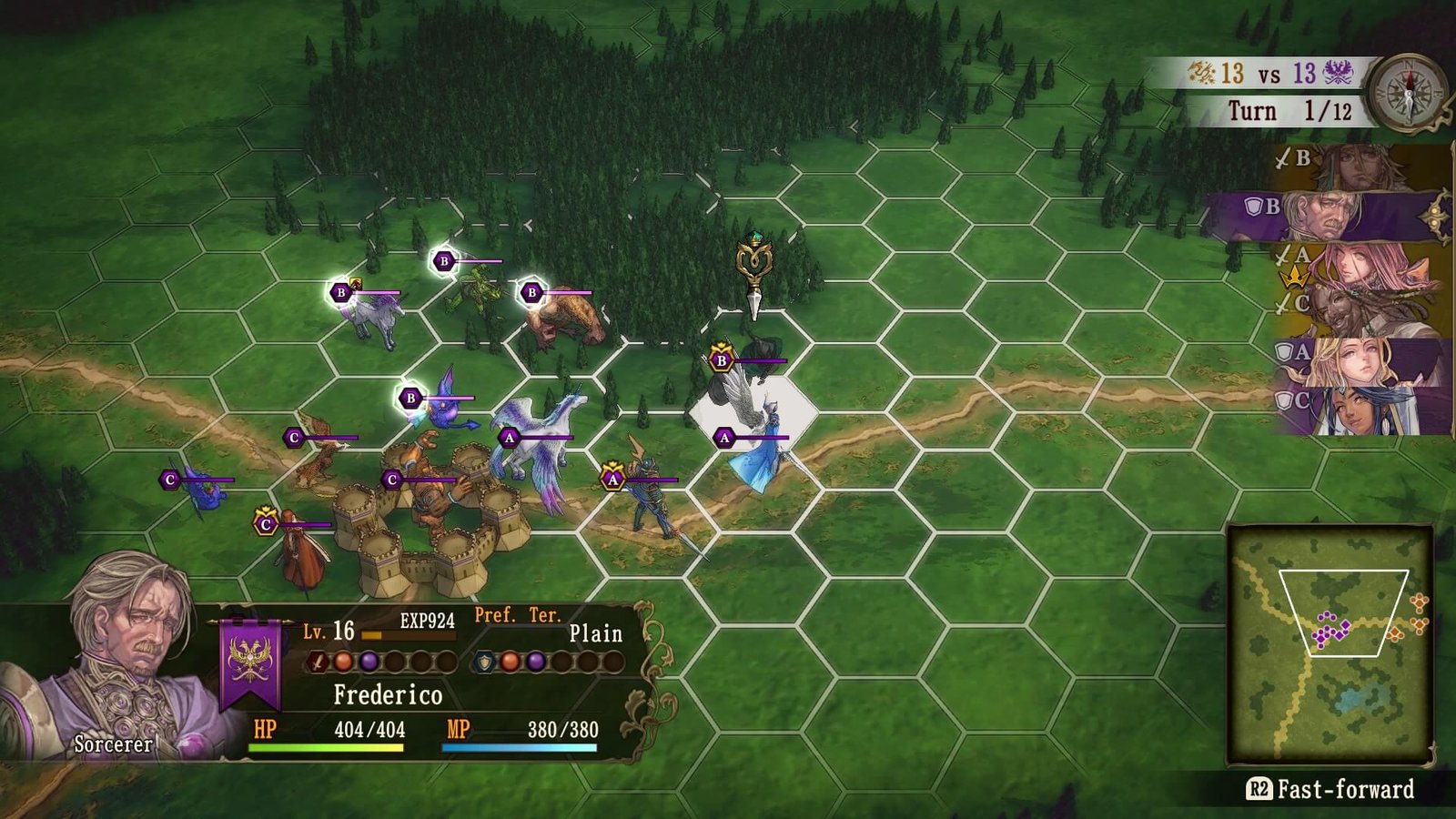Screen dimensions: 1456x819
Task: Click the battlefield minimap
Action: pos(1330,643)
